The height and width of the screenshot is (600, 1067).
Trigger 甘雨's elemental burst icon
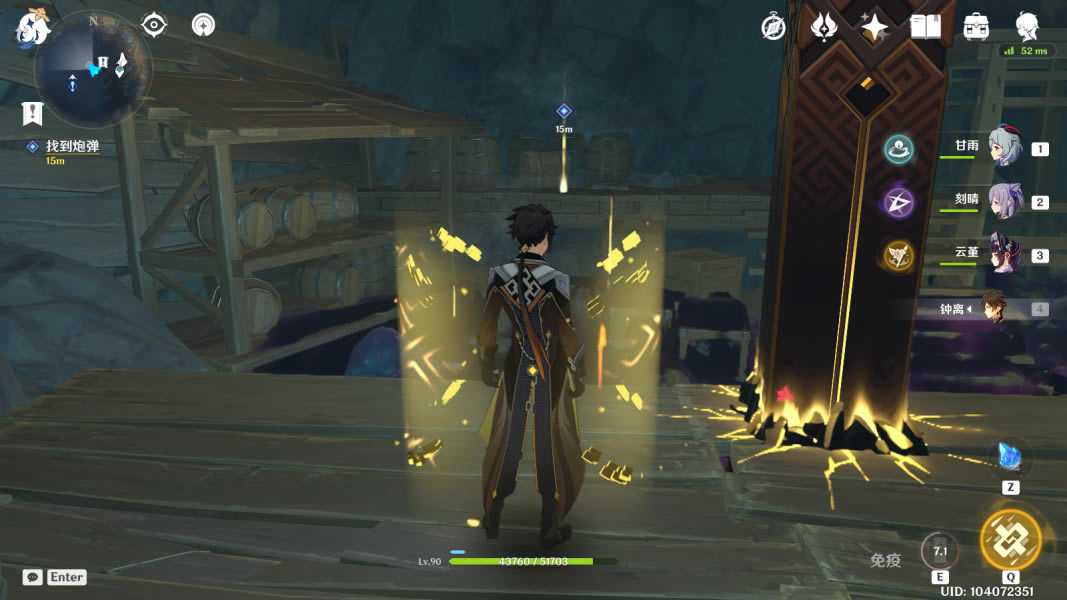pos(899,150)
